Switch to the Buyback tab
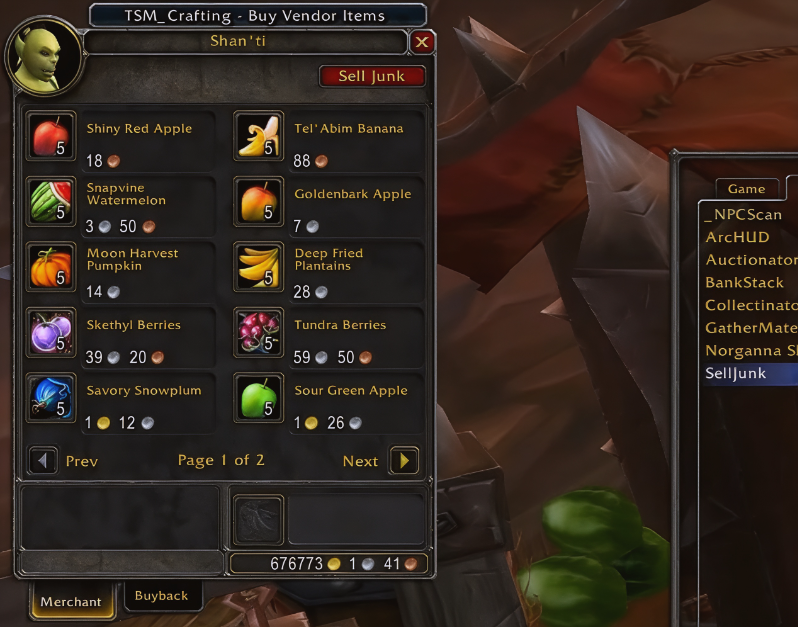The width and height of the screenshot is (798, 627). coord(161,596)
